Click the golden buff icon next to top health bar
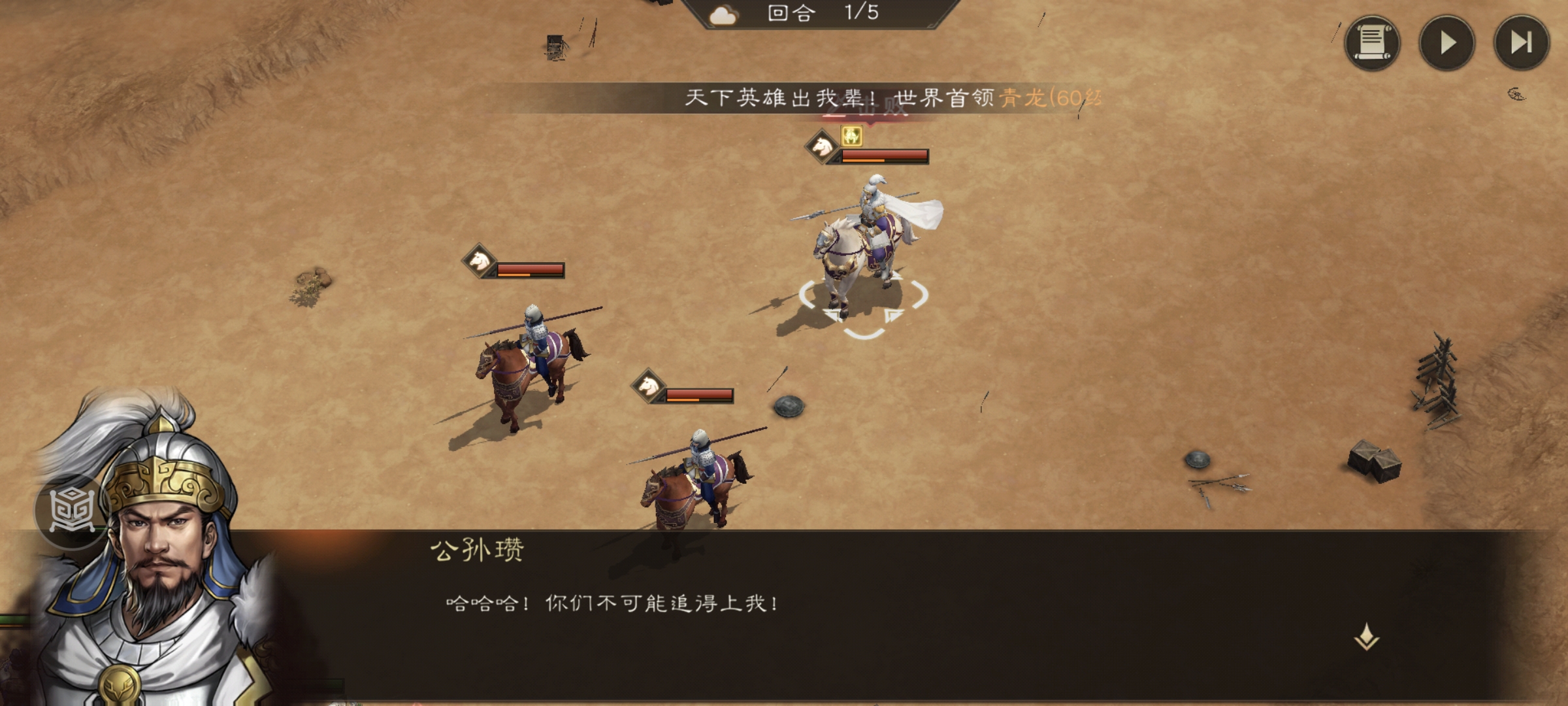Image resolution: width=1568 pixels, height=706 pixels. point(851,135)
